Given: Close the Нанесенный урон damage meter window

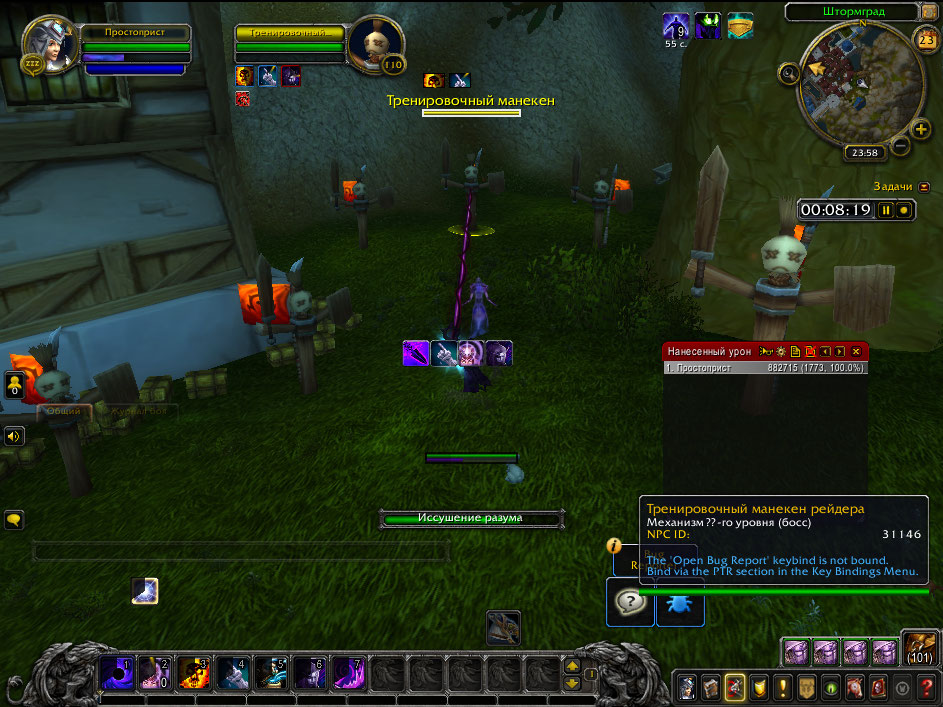Looking at the screenshot, I should 856,352.
